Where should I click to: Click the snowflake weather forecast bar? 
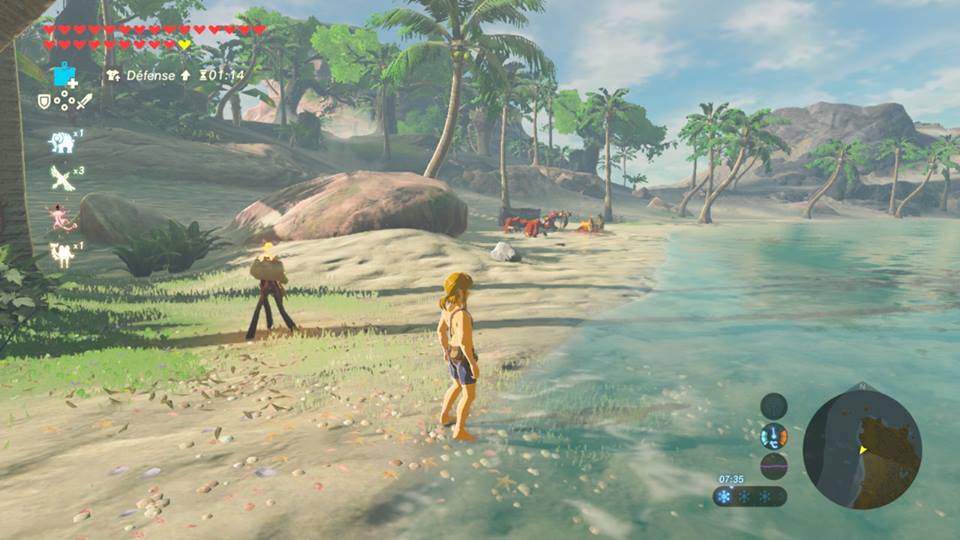(x=749, y=497)
